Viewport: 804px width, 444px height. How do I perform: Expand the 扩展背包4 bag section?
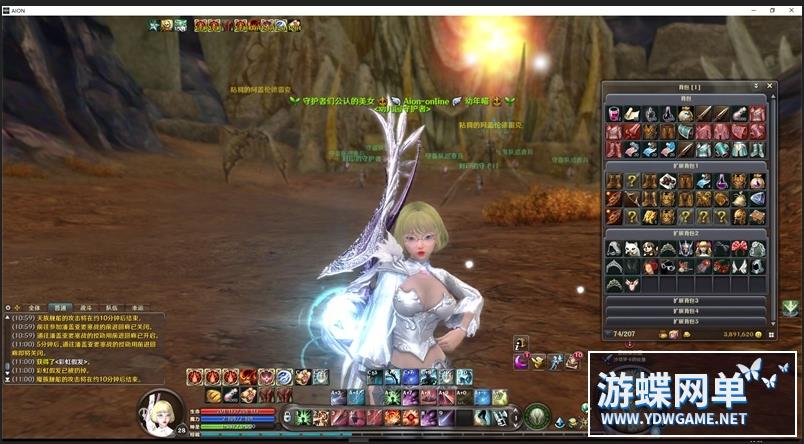click(x=685, y=311)
